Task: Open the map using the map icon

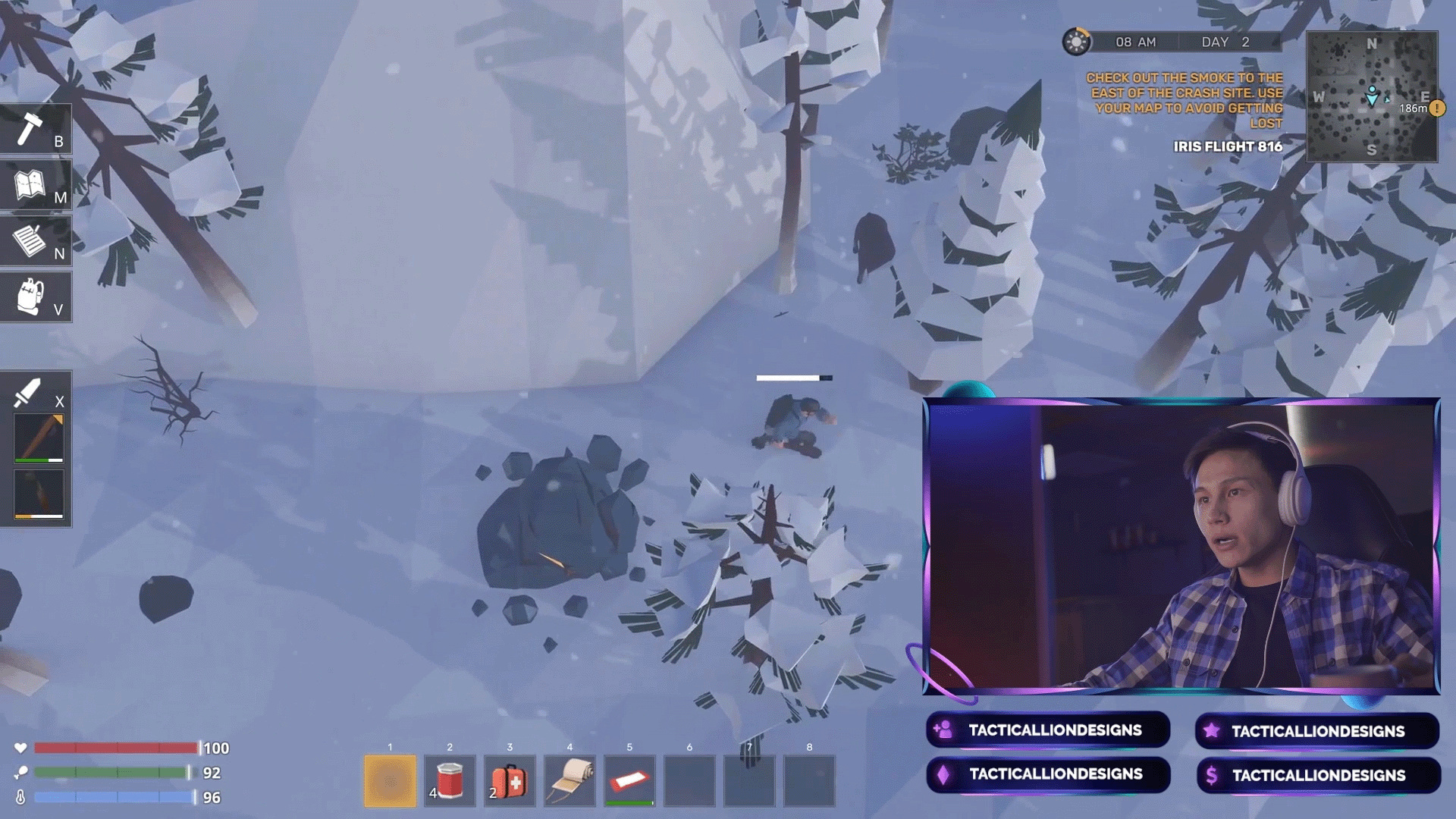Action: click(30, 184)
